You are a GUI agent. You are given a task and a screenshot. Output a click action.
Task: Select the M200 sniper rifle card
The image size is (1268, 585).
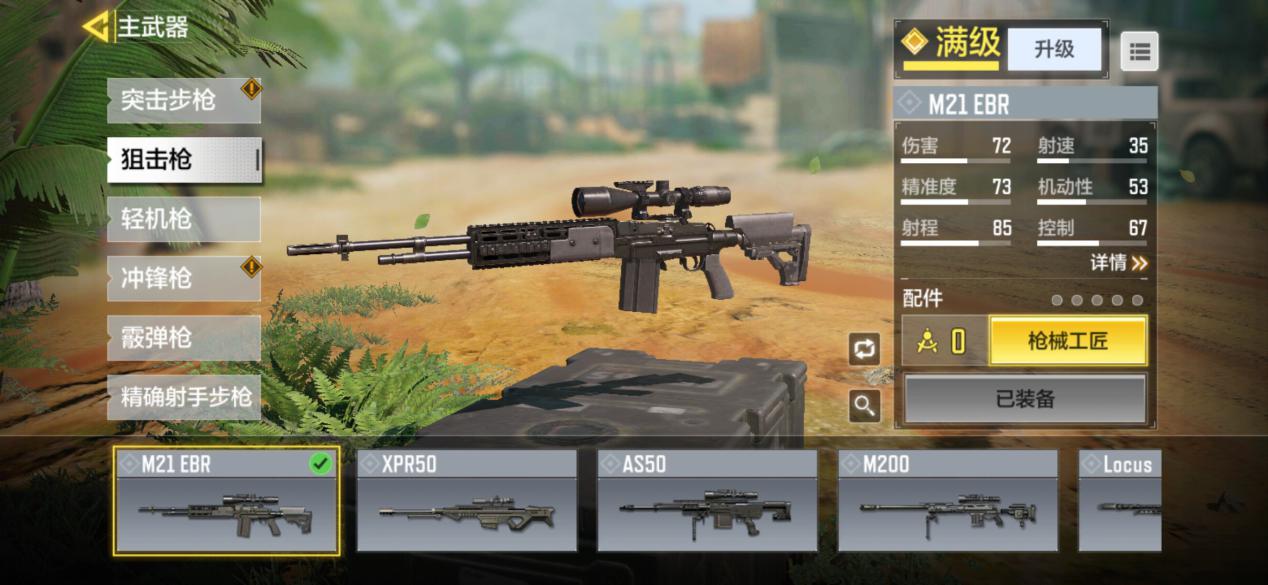tap(947, 500)
